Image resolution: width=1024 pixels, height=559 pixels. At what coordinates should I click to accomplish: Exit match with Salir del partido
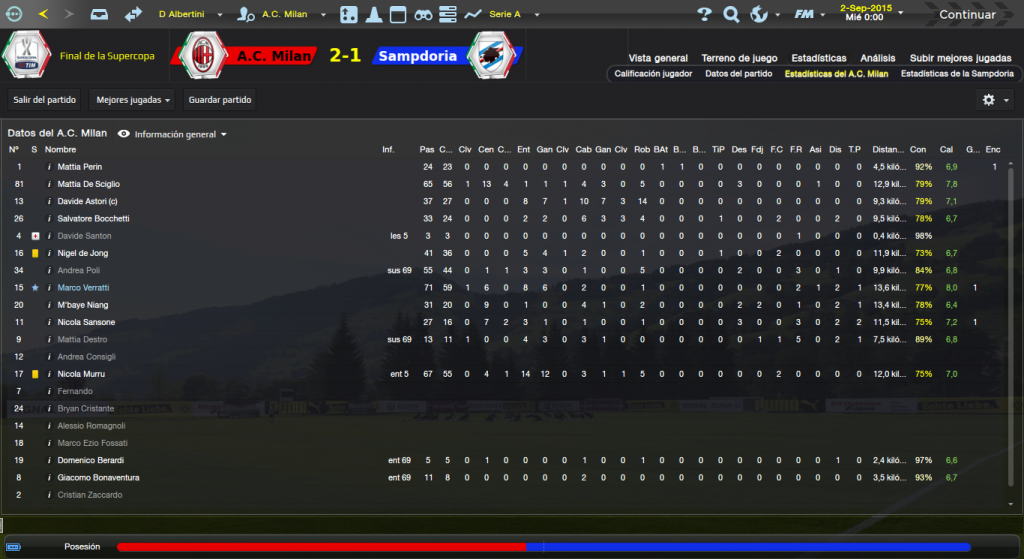45,100
